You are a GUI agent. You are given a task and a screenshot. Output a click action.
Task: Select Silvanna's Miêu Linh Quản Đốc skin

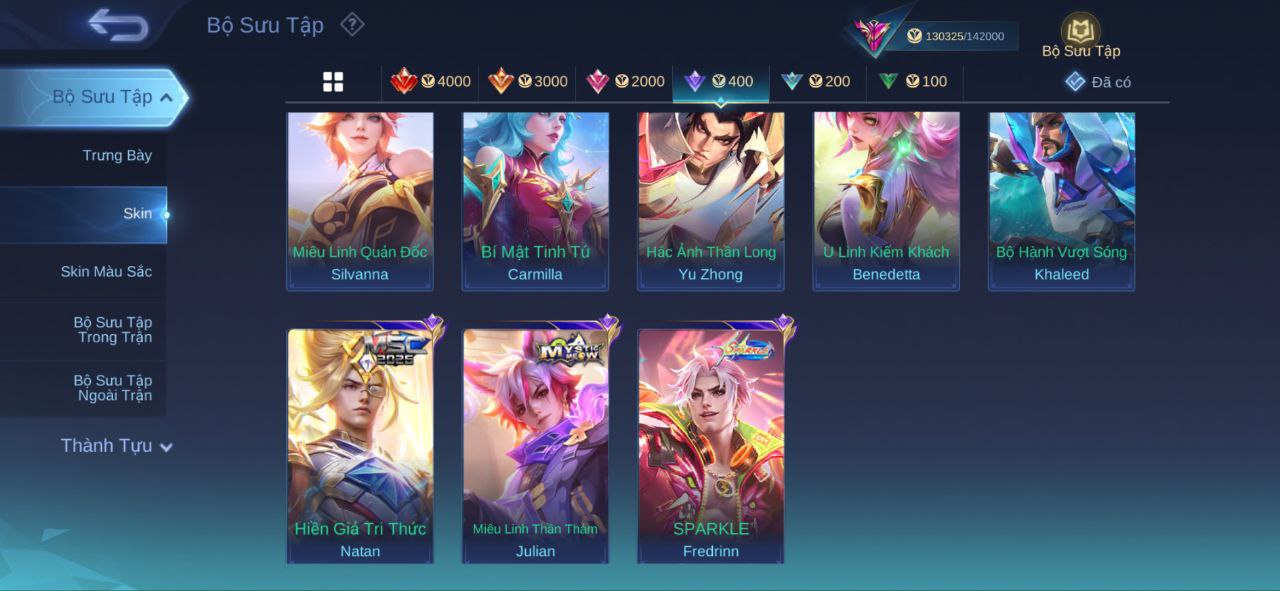pyautogui.click(x=360, y=200)
